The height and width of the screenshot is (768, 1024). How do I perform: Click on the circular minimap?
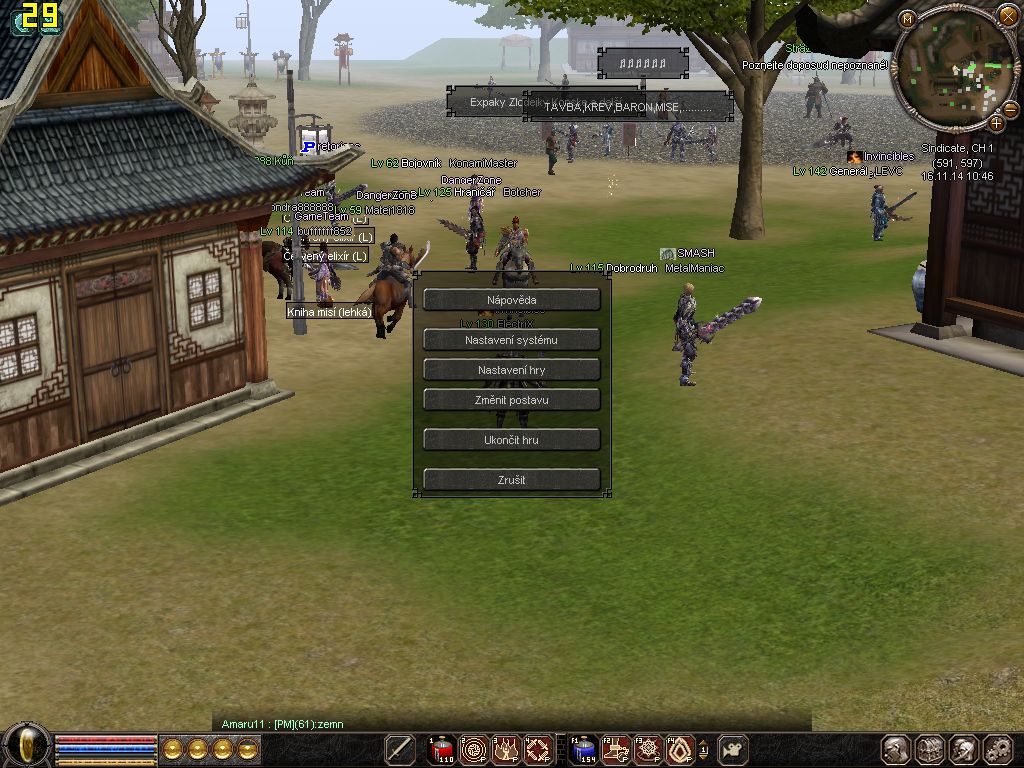click(954, 70)
